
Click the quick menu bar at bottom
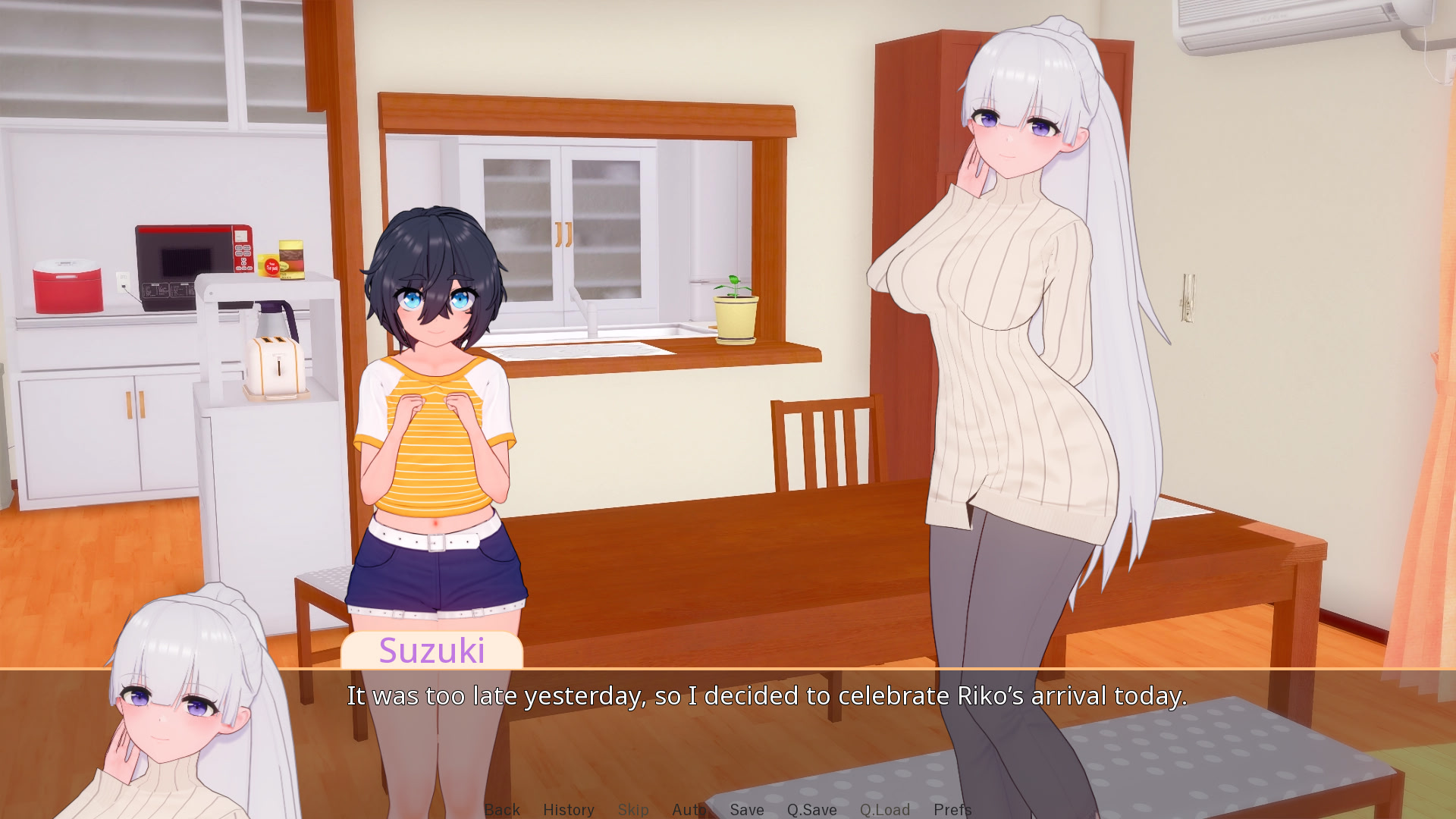click(728, 809)
